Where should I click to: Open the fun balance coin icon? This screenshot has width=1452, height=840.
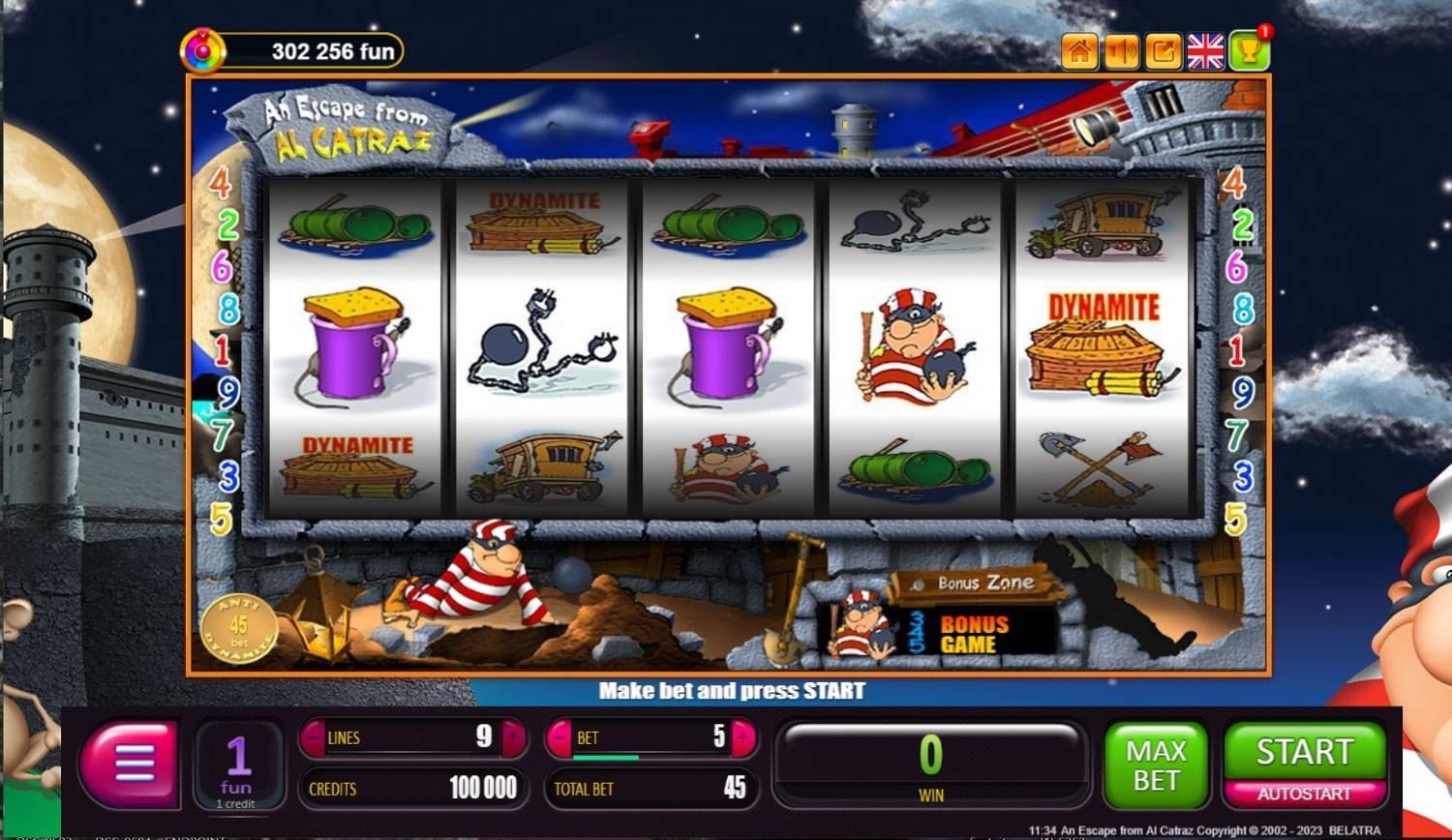tap(203, 51)
